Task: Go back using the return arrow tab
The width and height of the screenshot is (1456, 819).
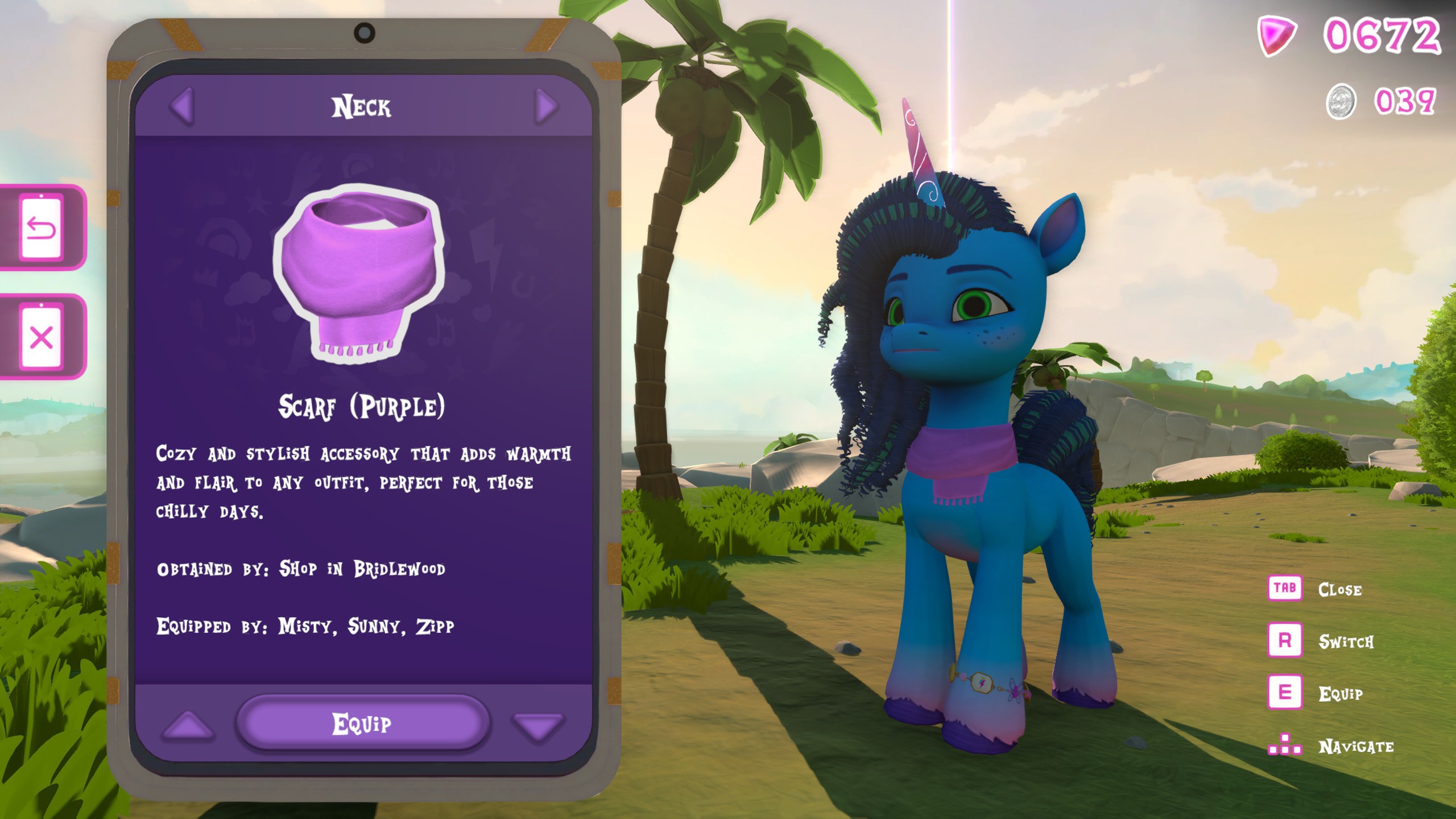Action: point(41,229)
